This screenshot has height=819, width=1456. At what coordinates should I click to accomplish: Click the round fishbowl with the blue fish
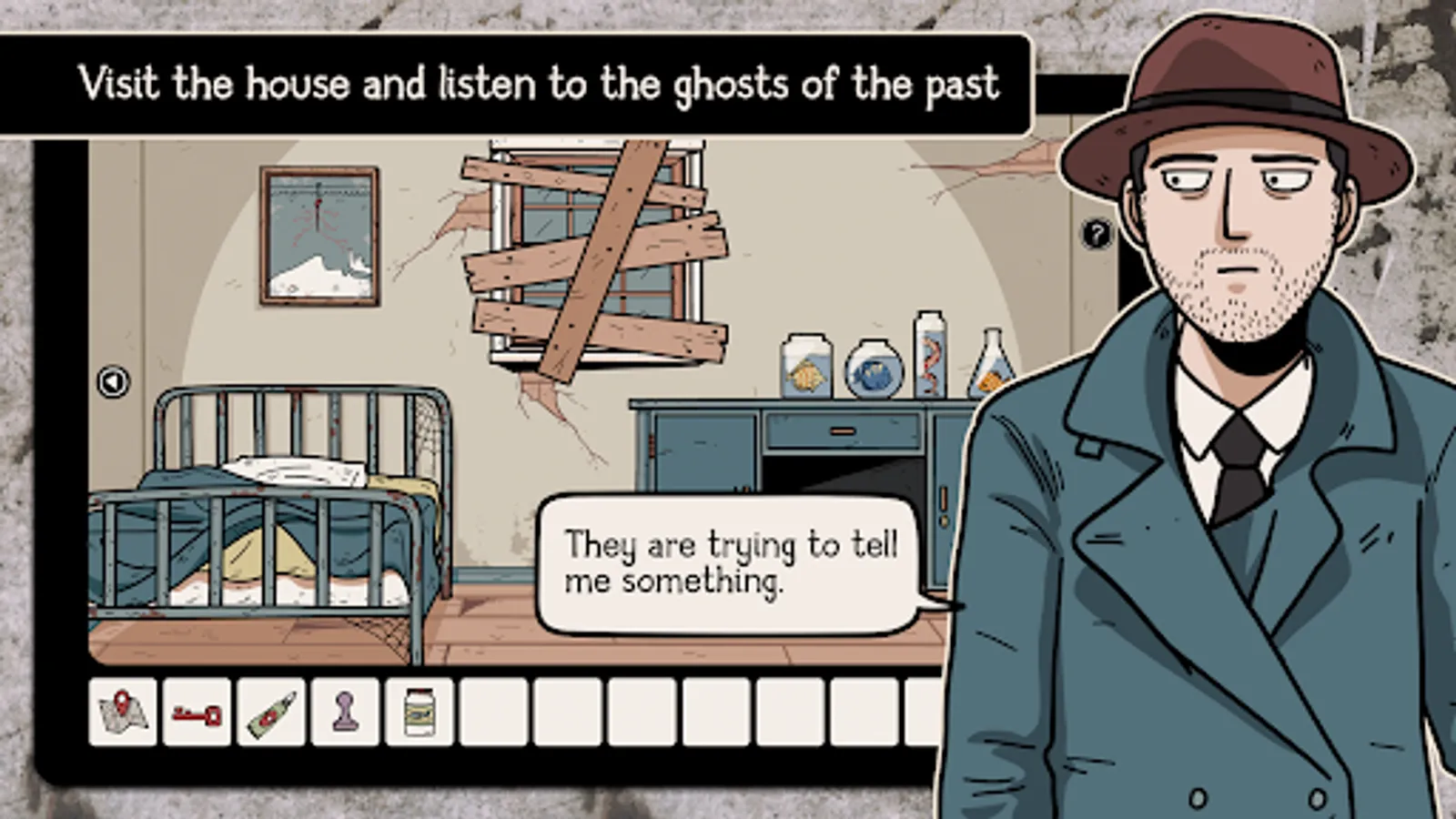(875, 369)
